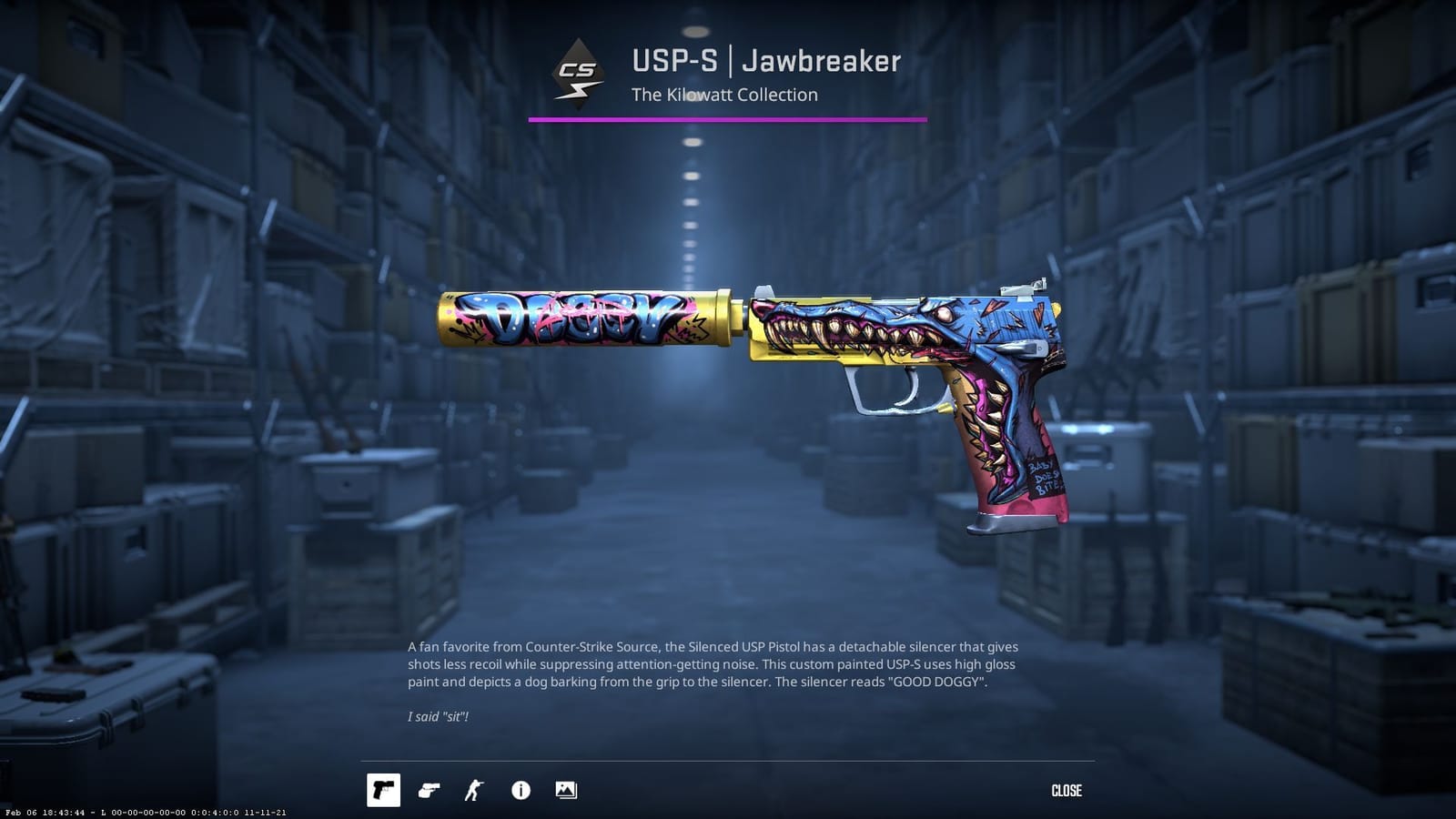Open the screenshot gallery icon
The width and height of the screenshot is (1456, 819).
566,791
